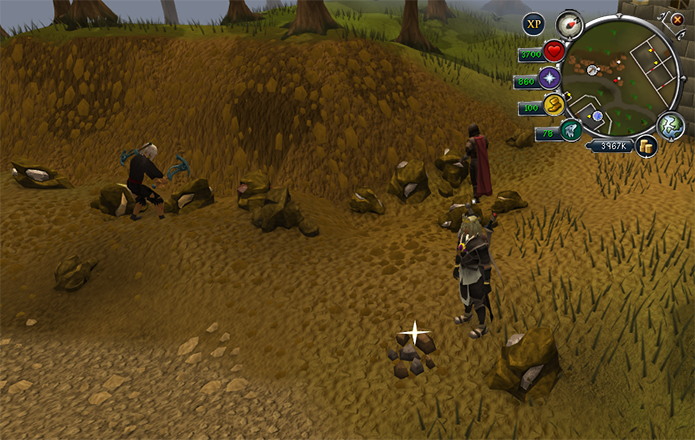This screenshot has width=695, height=440.
Task: Open the XP counter button
Action: [535, 22]
